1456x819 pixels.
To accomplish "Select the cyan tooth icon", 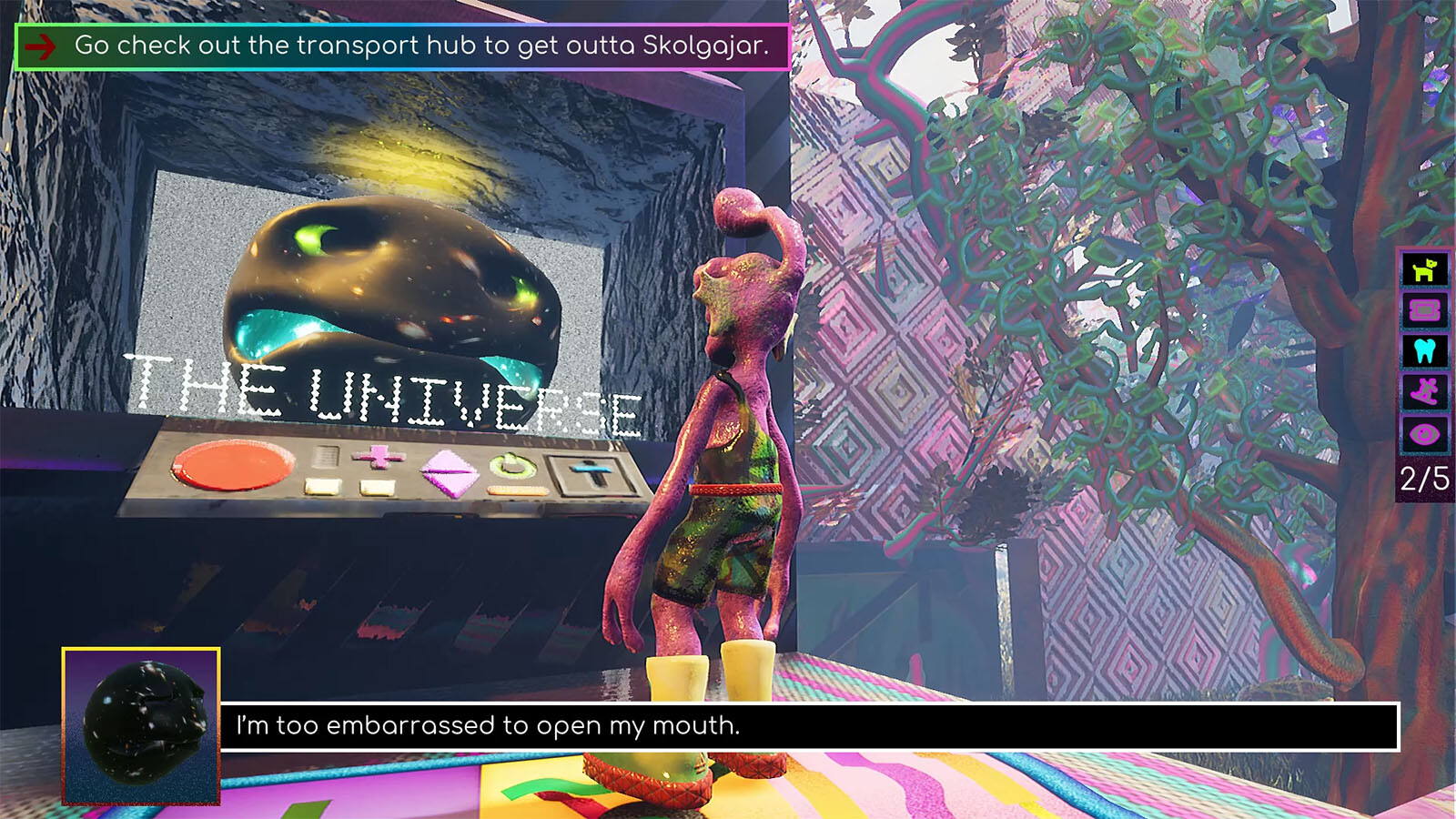I will pos(1424,351).
